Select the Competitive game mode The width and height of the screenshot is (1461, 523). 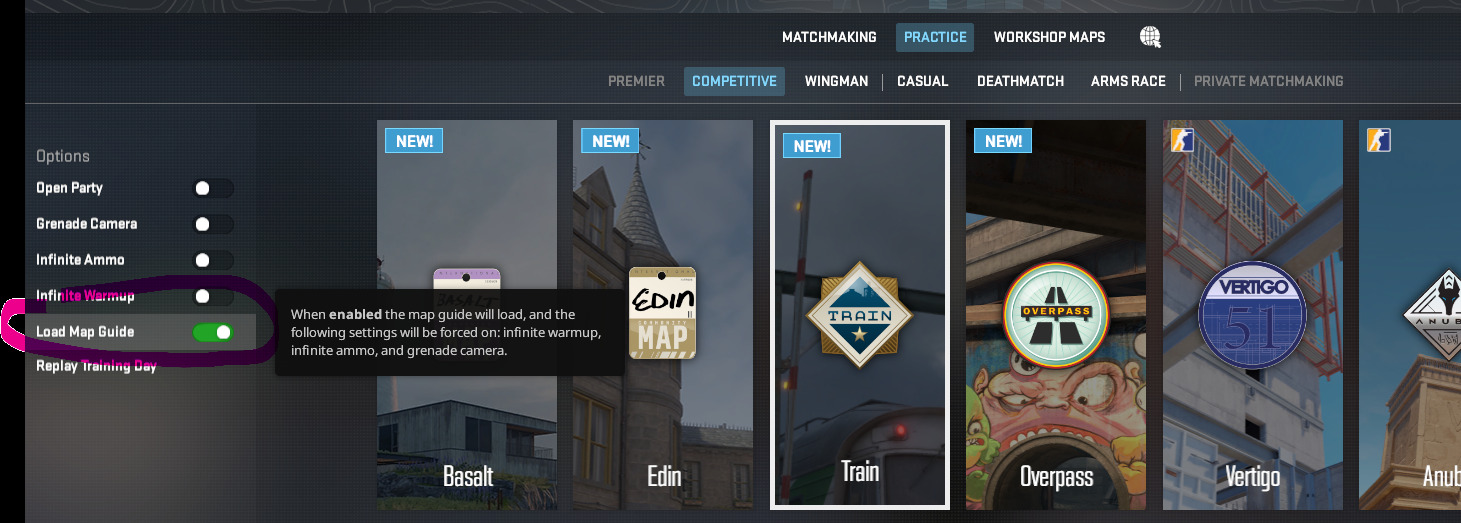[x=734, y=81]
